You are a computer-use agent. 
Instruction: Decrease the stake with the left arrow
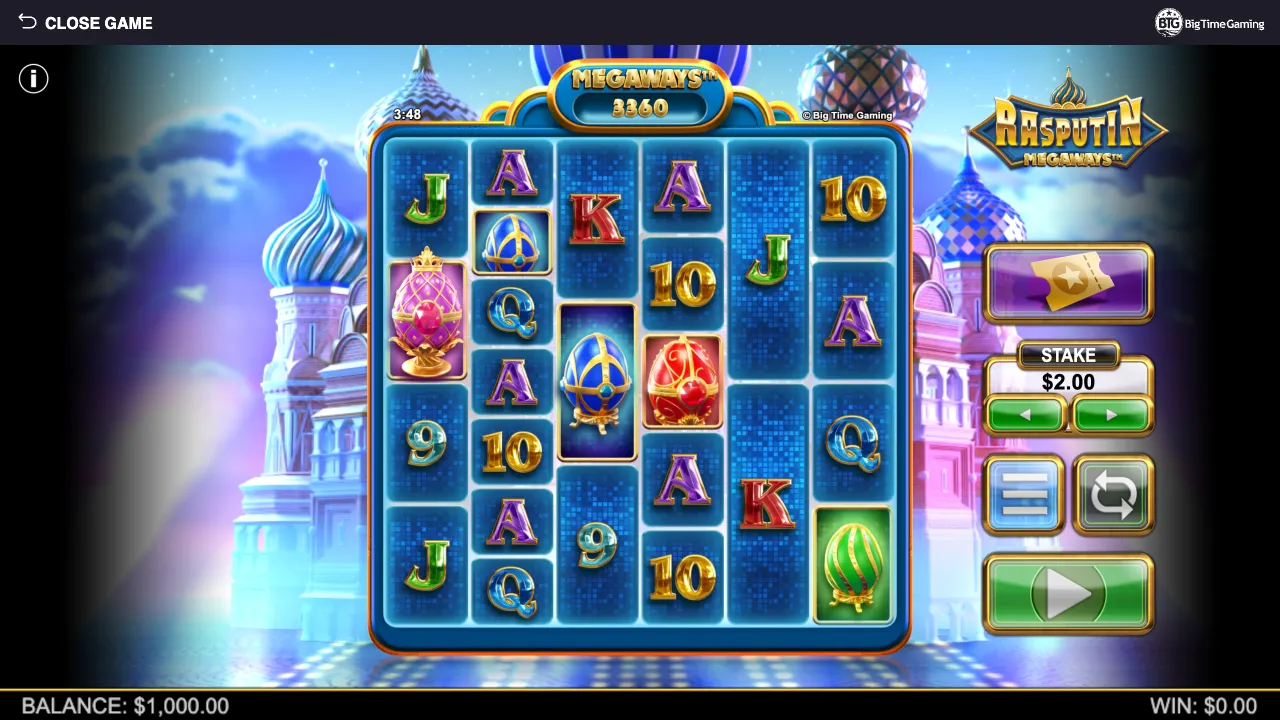(x=1025, y=415)
